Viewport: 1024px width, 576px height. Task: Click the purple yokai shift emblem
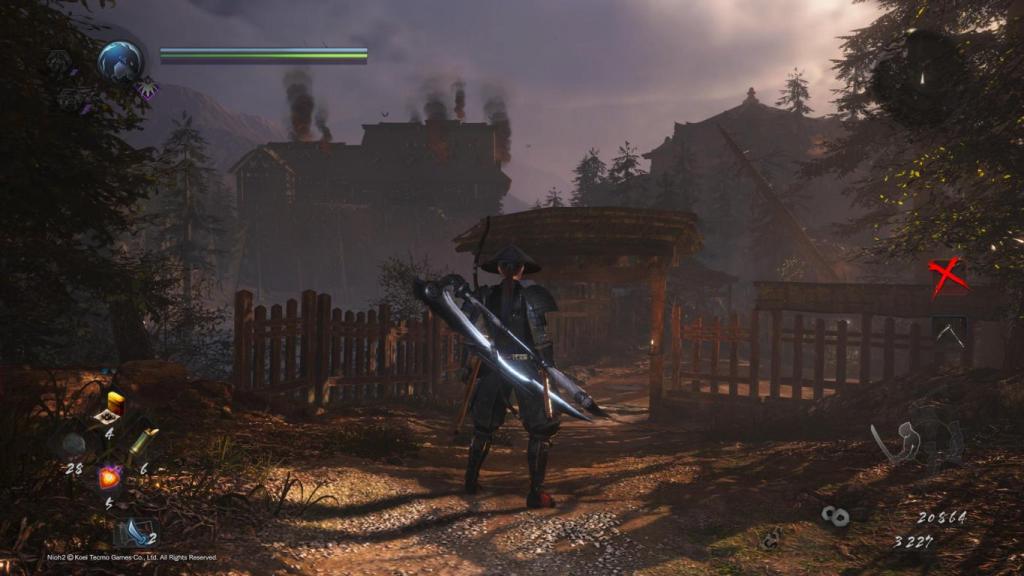148,89
